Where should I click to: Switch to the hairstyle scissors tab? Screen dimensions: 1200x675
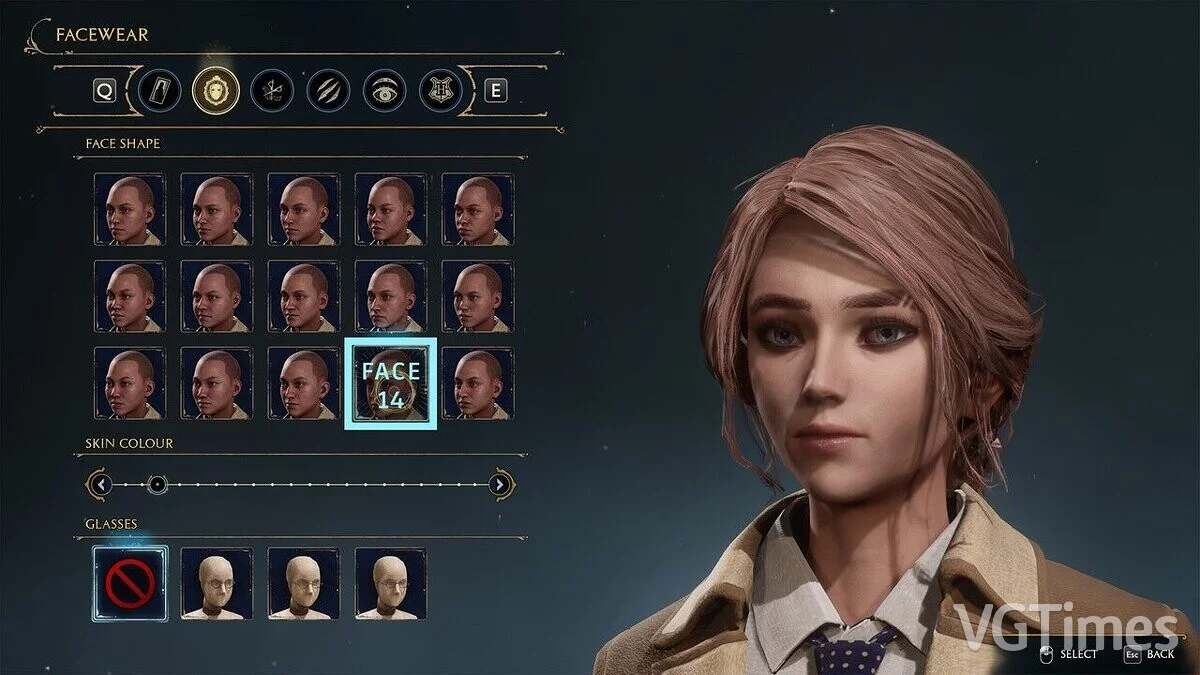click(271, 90)
